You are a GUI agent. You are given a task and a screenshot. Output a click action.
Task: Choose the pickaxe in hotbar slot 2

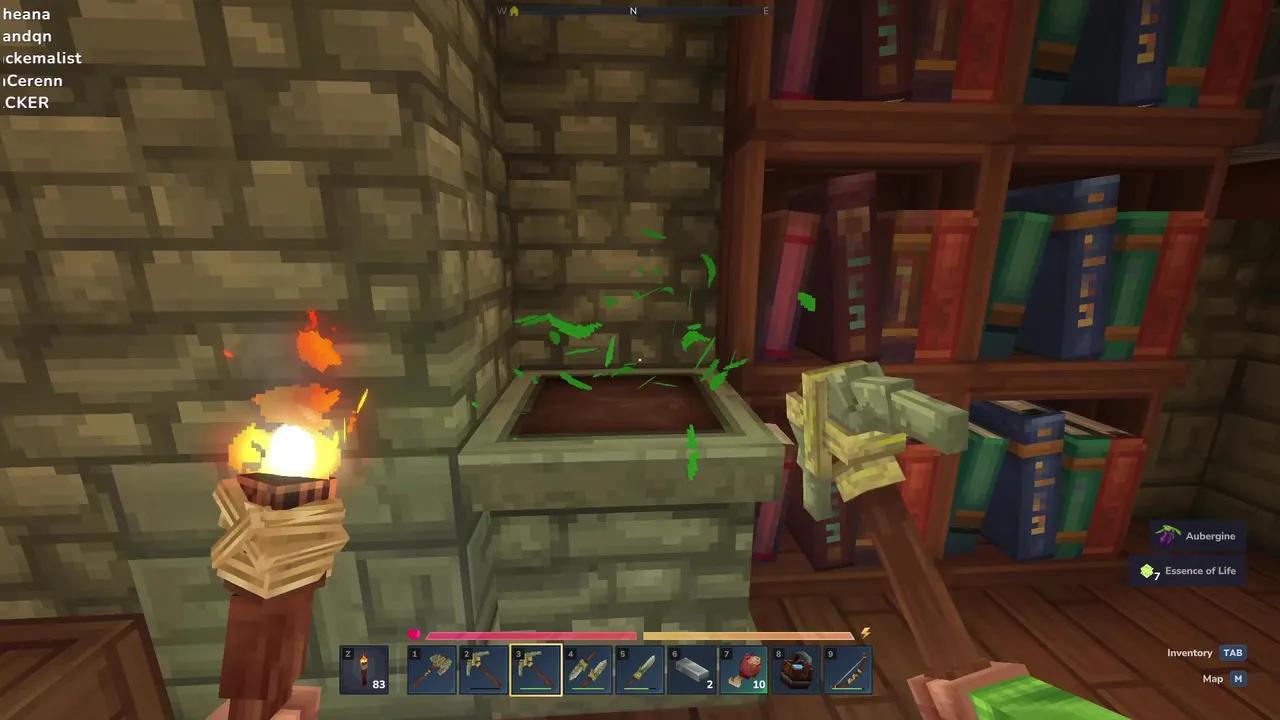coord(484,669)
